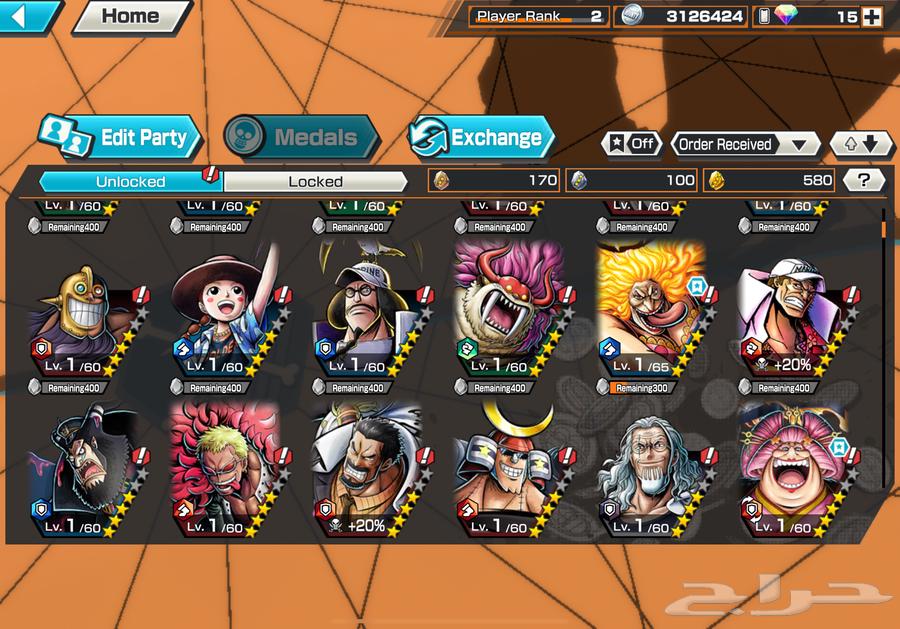Reverse the sort order with arrows button
The width and height of the screenshot is (900, 629).
pos(861,144)
